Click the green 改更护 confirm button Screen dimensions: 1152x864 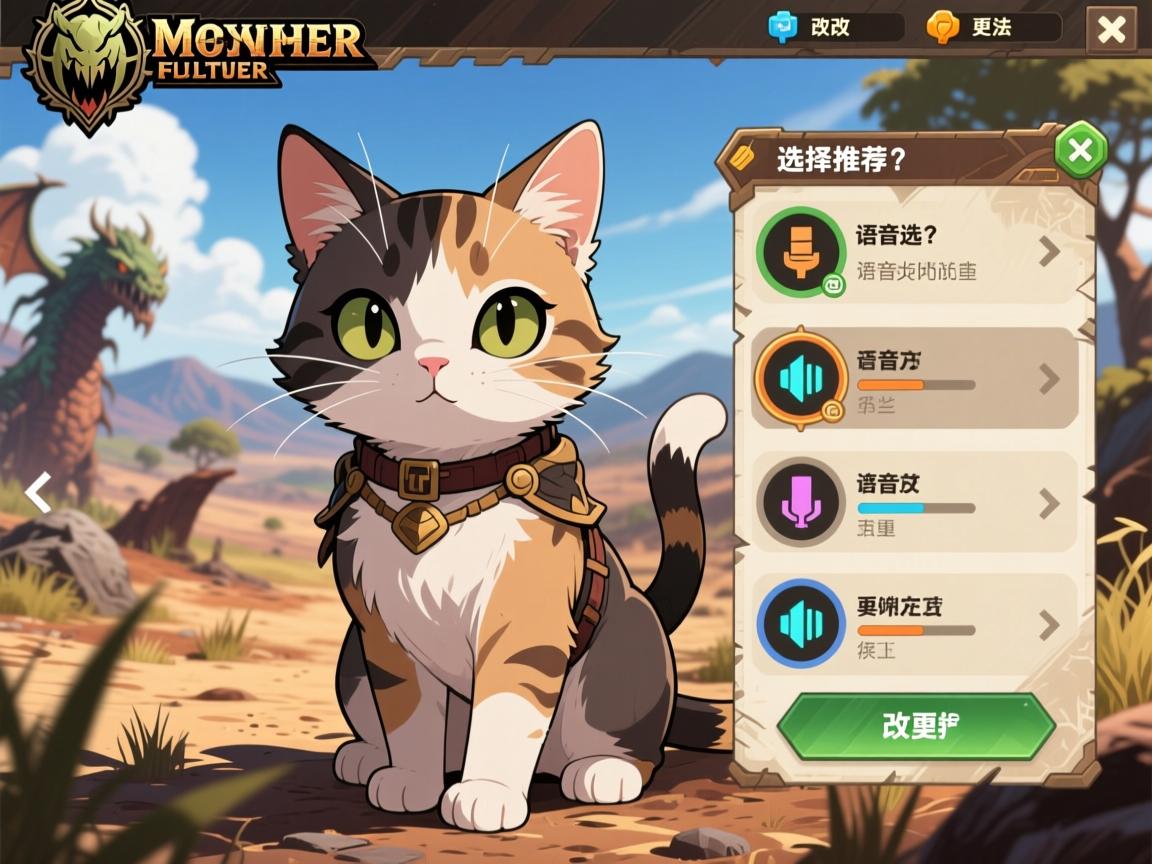pyautogui.click(x=916, y=726)
